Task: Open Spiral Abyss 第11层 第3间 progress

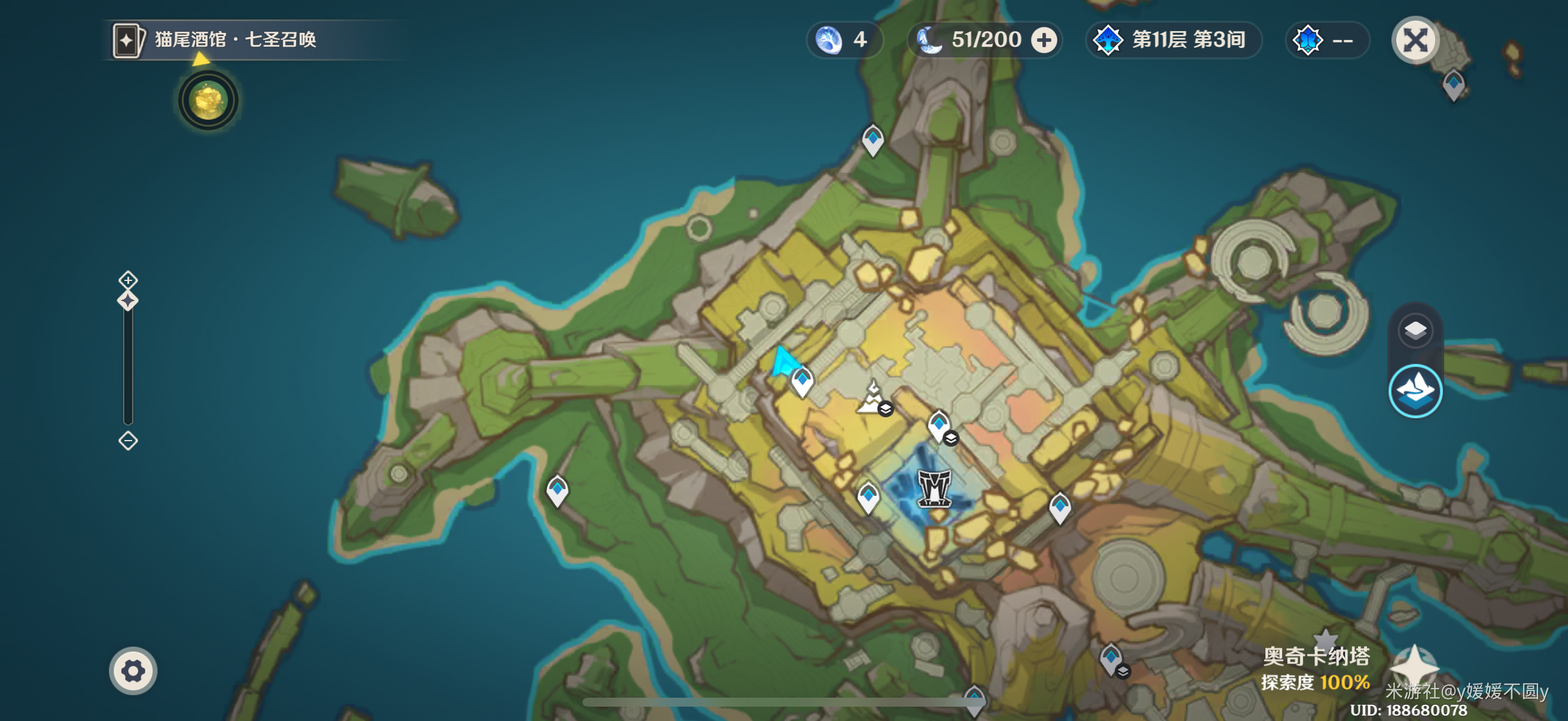Action: click(x=1173, y=40)
